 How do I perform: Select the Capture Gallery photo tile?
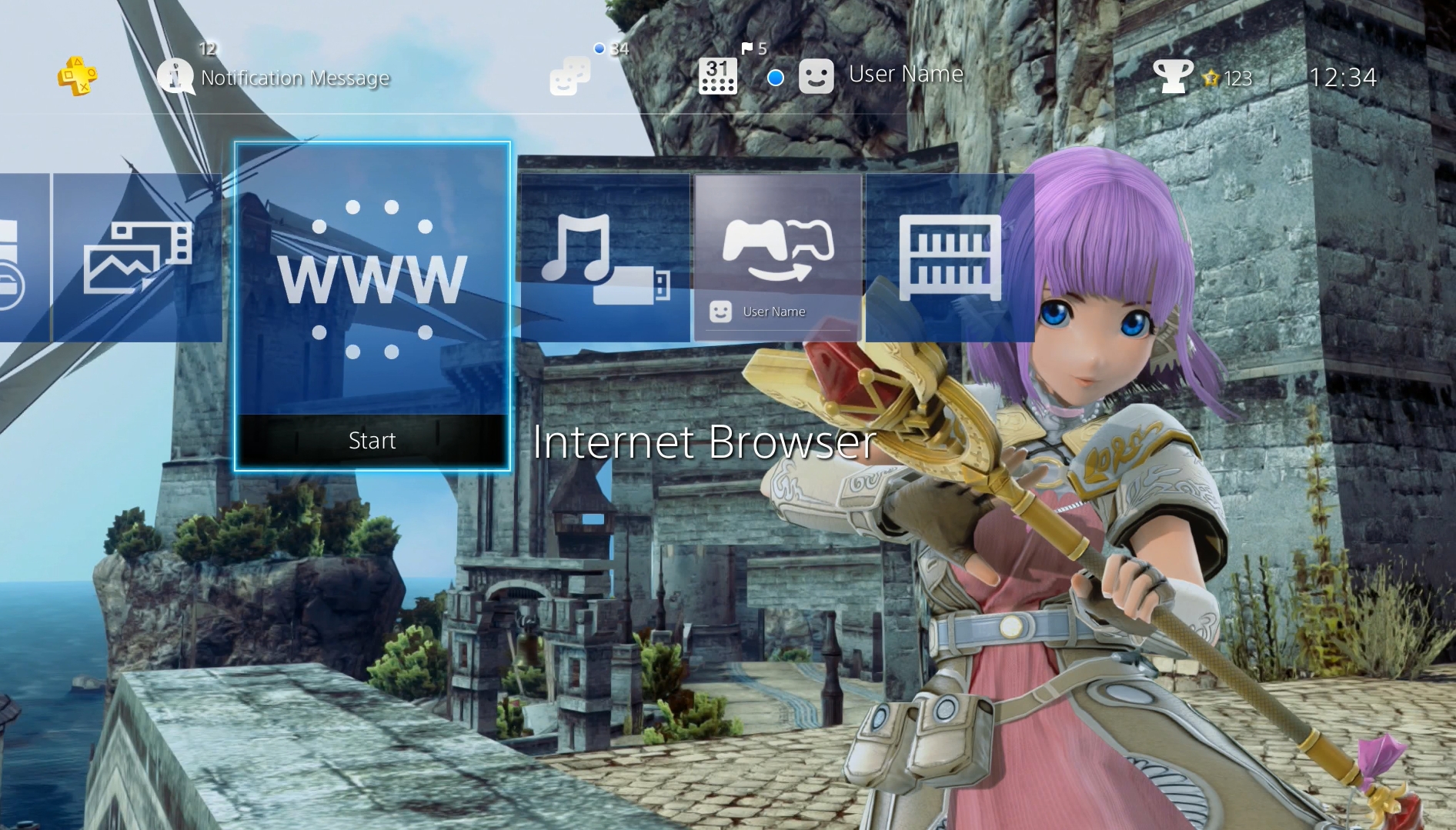coord(137,258)
